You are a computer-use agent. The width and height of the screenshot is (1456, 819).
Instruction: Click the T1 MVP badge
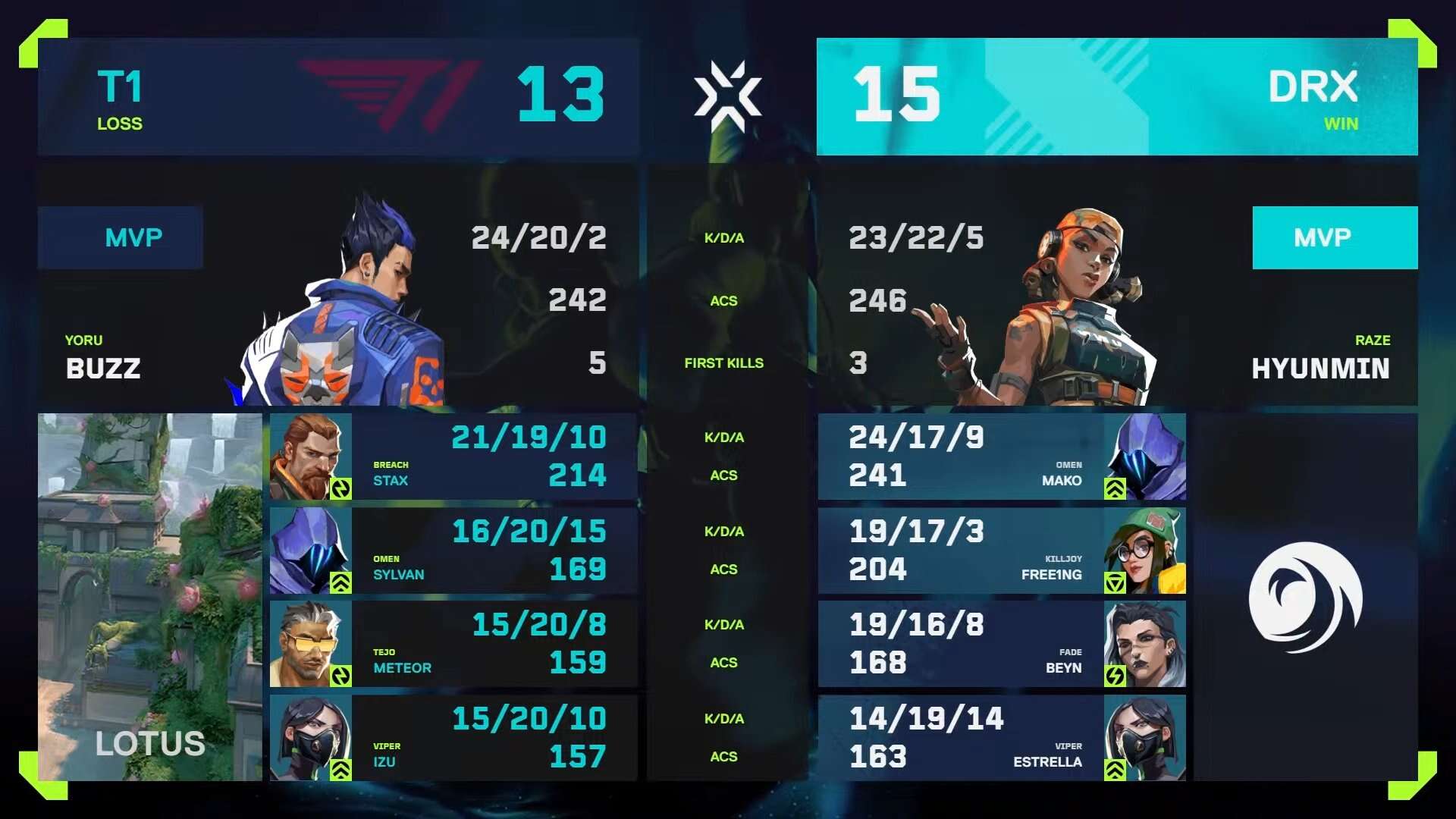(x=121, y=237)
